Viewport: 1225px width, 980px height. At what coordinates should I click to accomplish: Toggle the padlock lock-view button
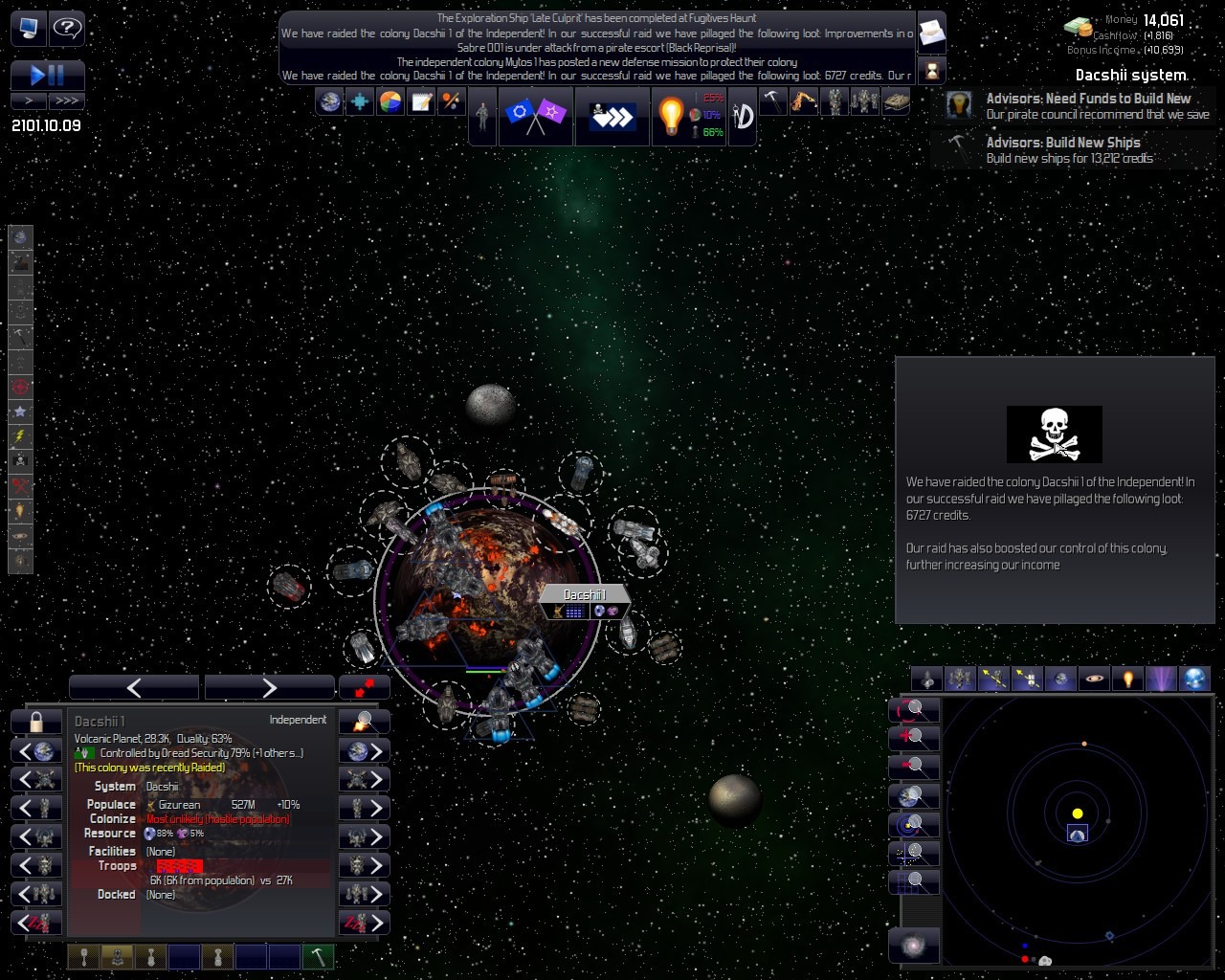36,722
